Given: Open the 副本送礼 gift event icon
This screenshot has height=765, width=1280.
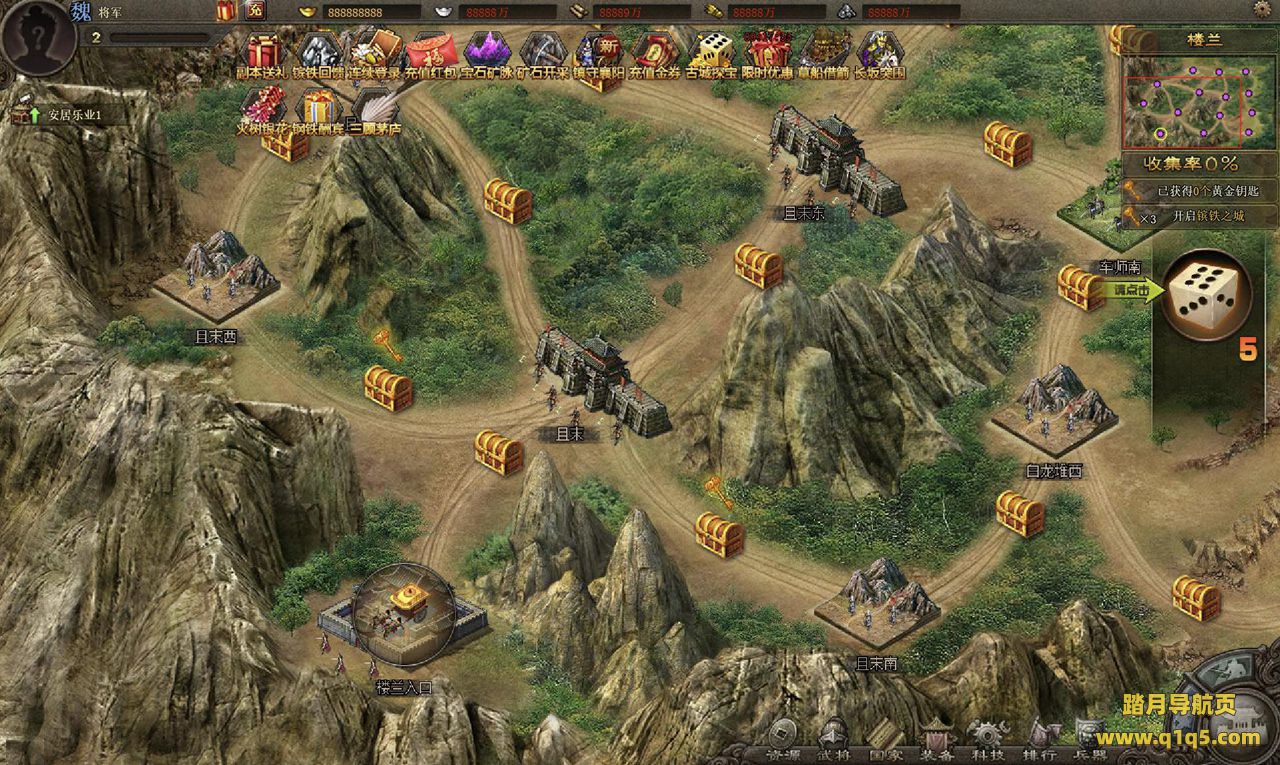Looking at the screenshot, I should (263, 50).
